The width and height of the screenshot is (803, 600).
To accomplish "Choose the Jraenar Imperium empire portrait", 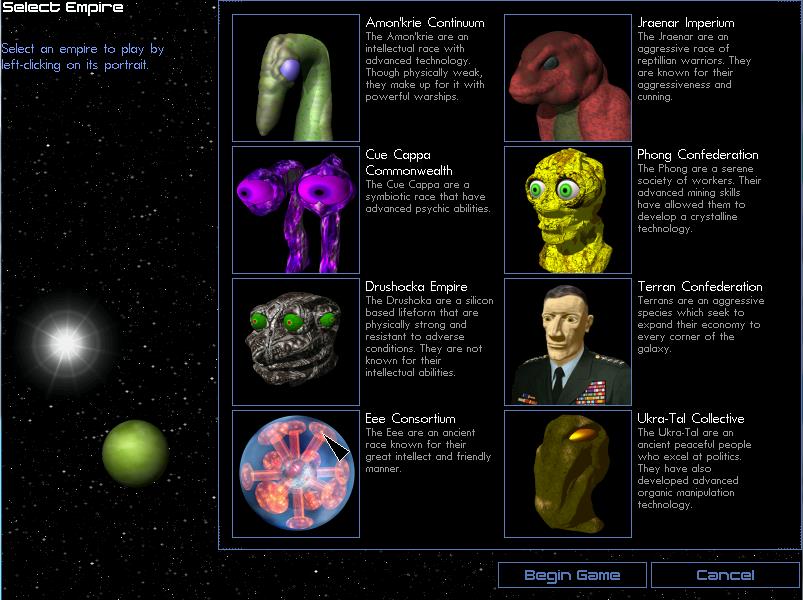I will coord(568,78).
